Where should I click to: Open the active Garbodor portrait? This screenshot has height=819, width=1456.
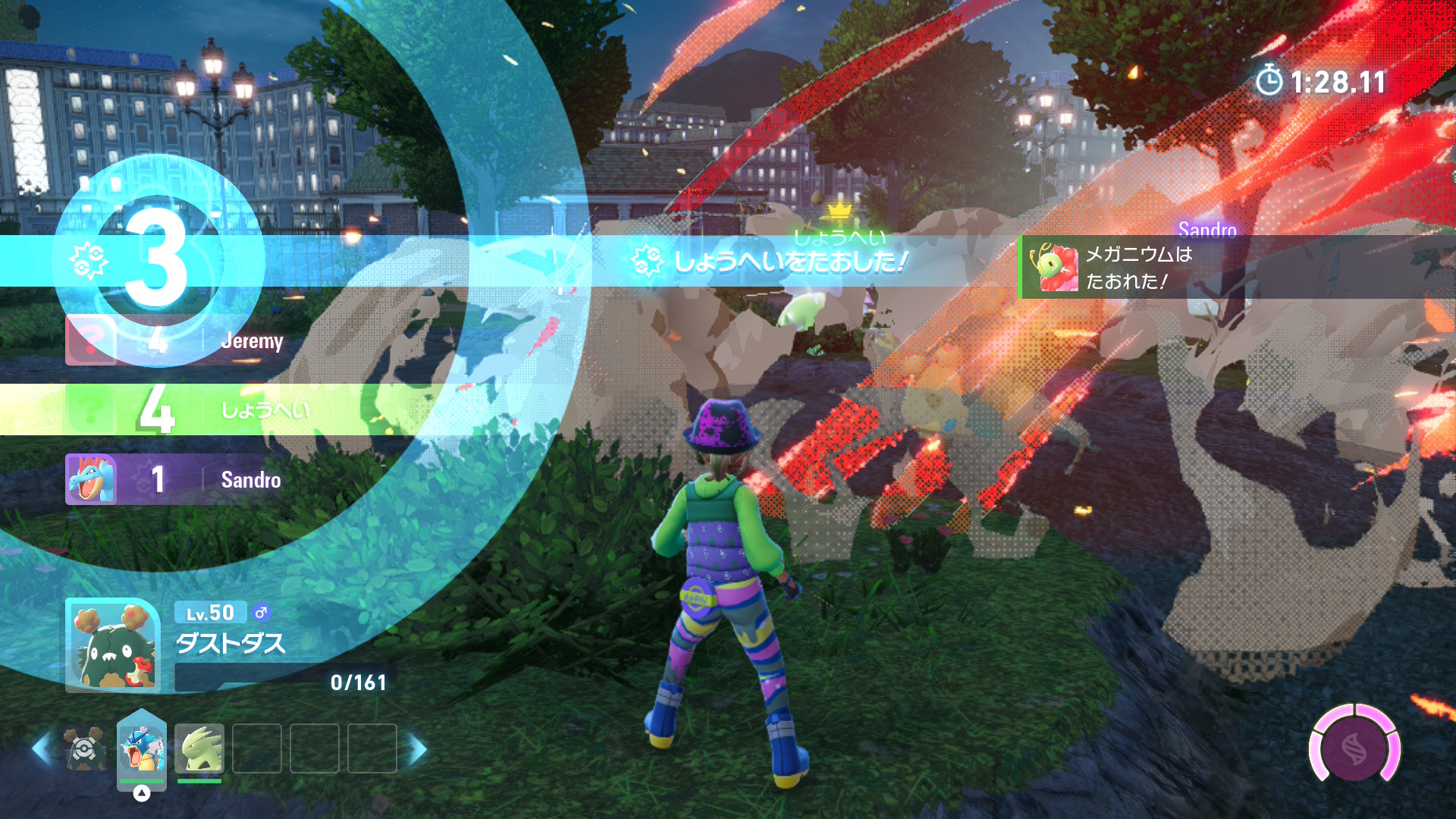[x=113, y=645]
